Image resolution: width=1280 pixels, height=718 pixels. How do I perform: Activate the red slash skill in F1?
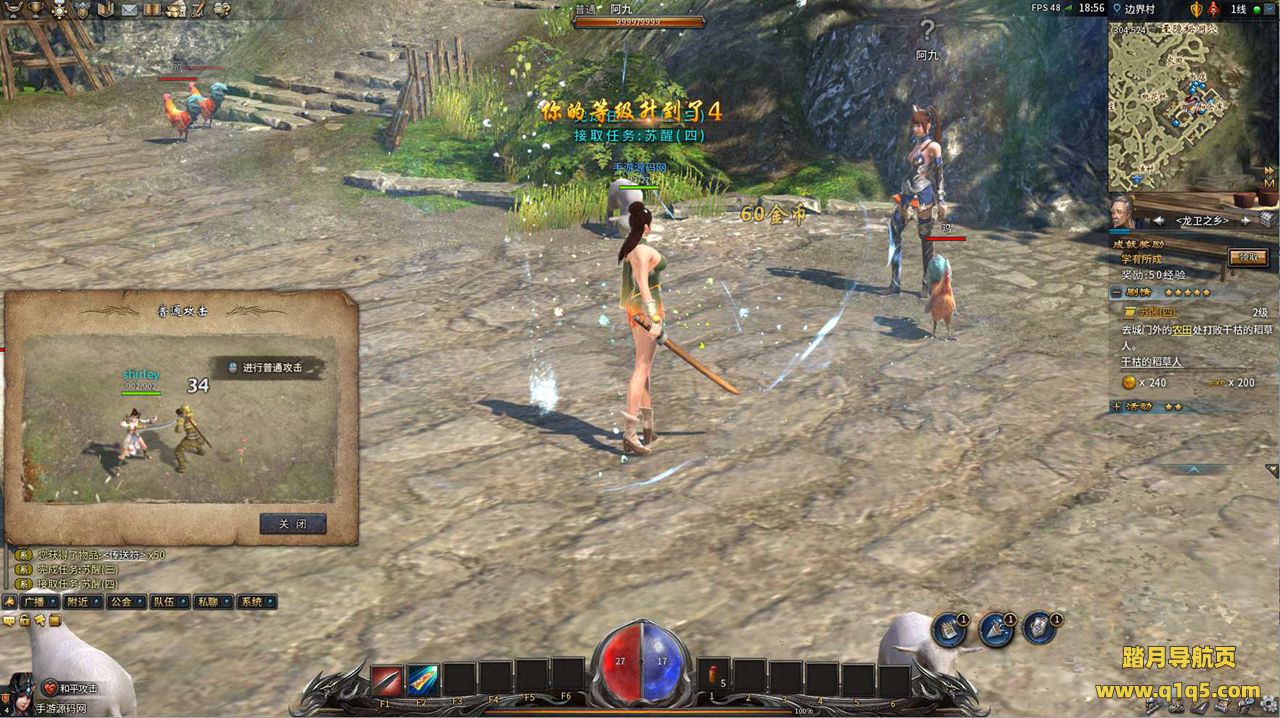(387, 680)
